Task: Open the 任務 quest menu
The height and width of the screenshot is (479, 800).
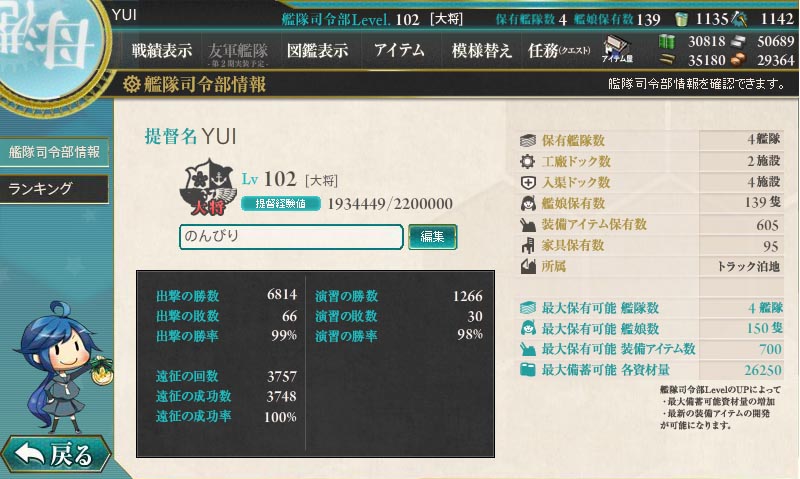Action: tap(559, 50)
